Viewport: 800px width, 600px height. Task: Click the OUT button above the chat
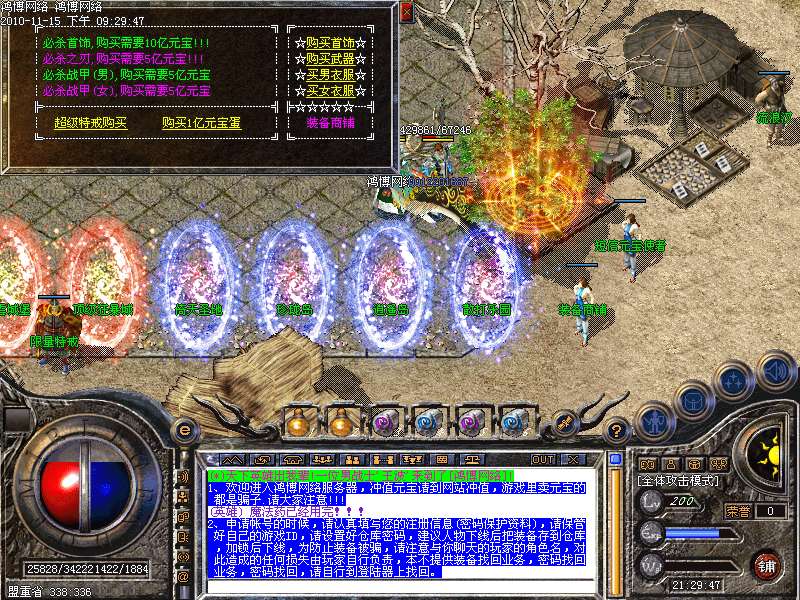click(542, 459)
